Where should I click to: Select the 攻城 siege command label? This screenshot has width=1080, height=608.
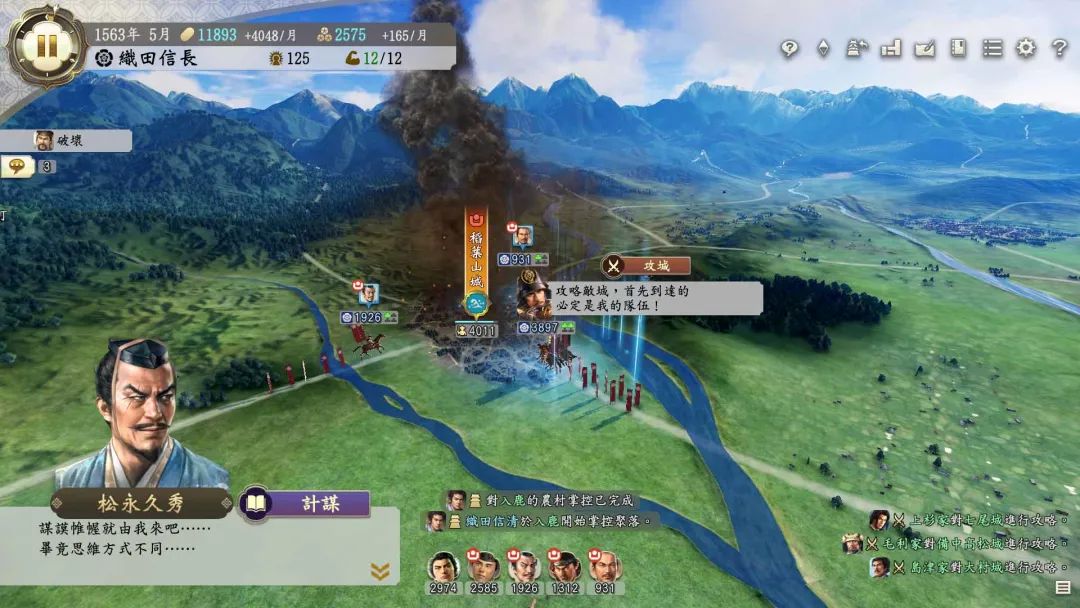pos(646,265)
